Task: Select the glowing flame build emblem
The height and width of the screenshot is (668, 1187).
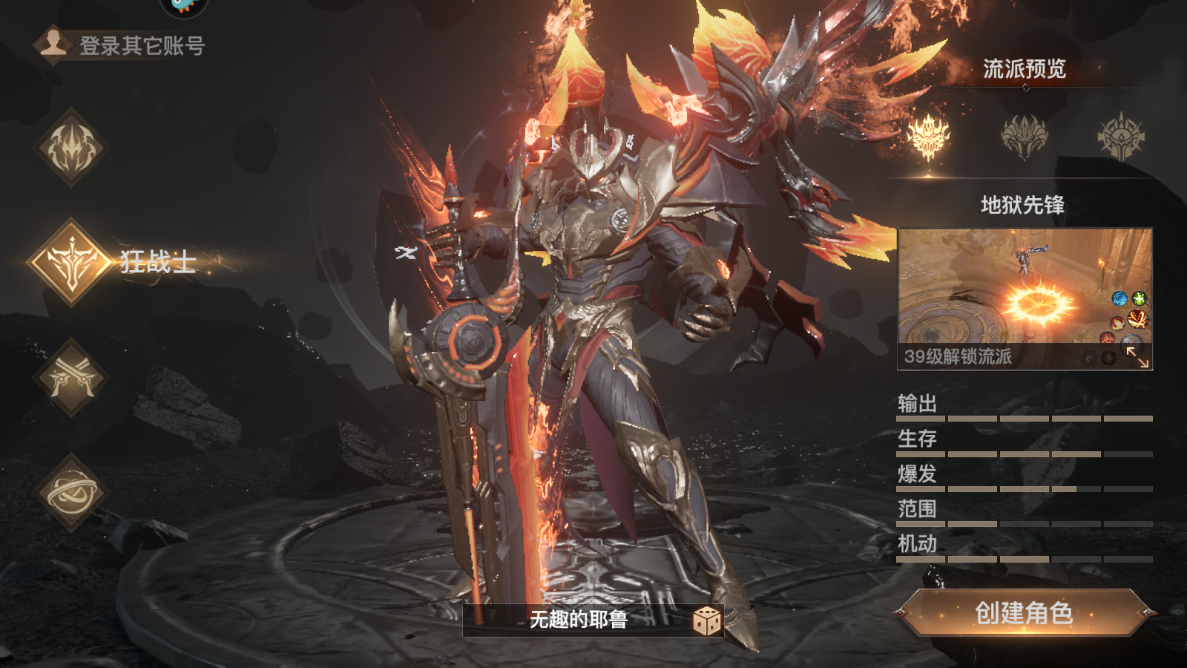Action: [x=928, y=137]
